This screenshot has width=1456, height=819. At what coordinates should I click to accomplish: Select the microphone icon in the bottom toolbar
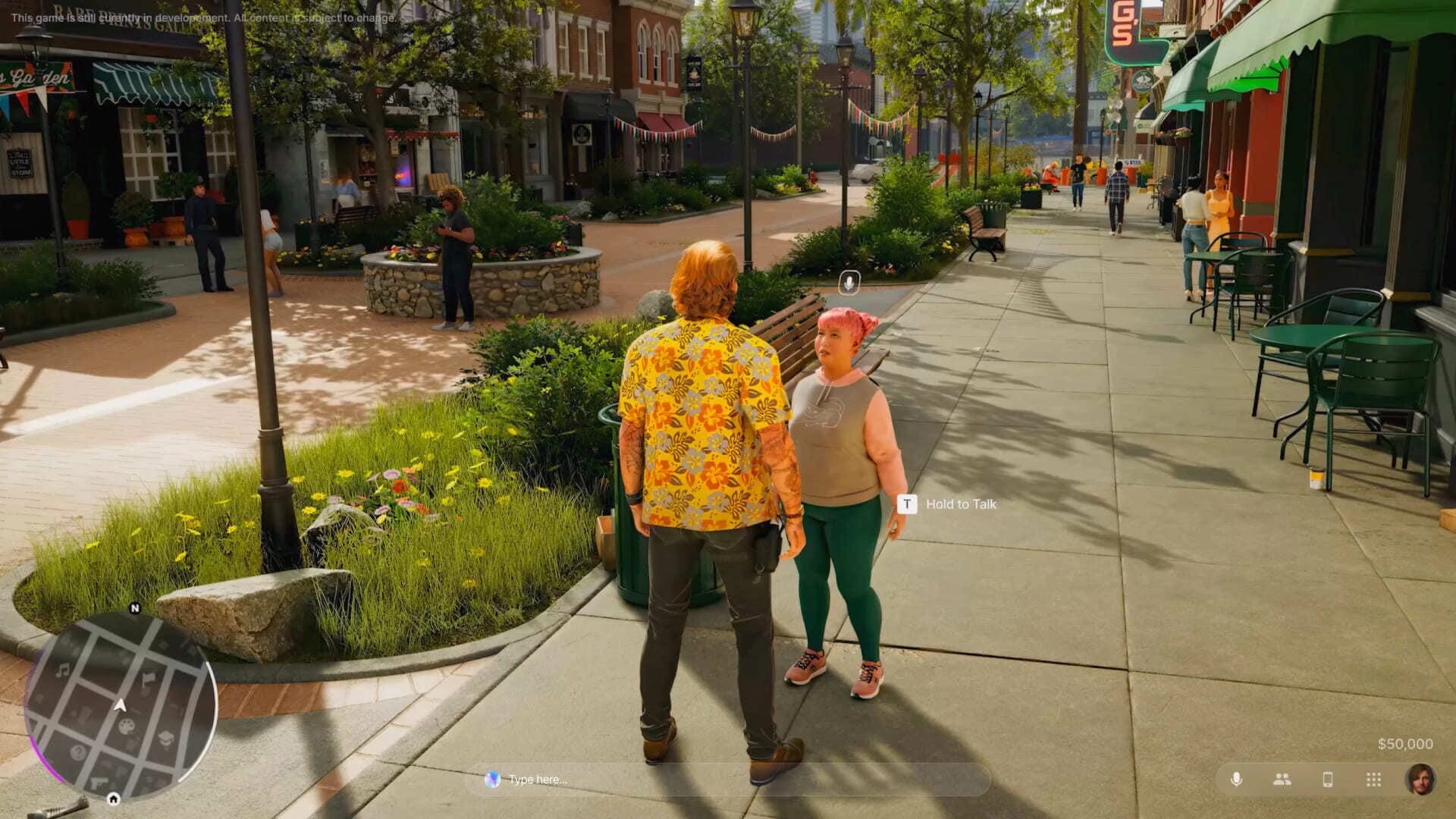click(x=1236, y=780)
